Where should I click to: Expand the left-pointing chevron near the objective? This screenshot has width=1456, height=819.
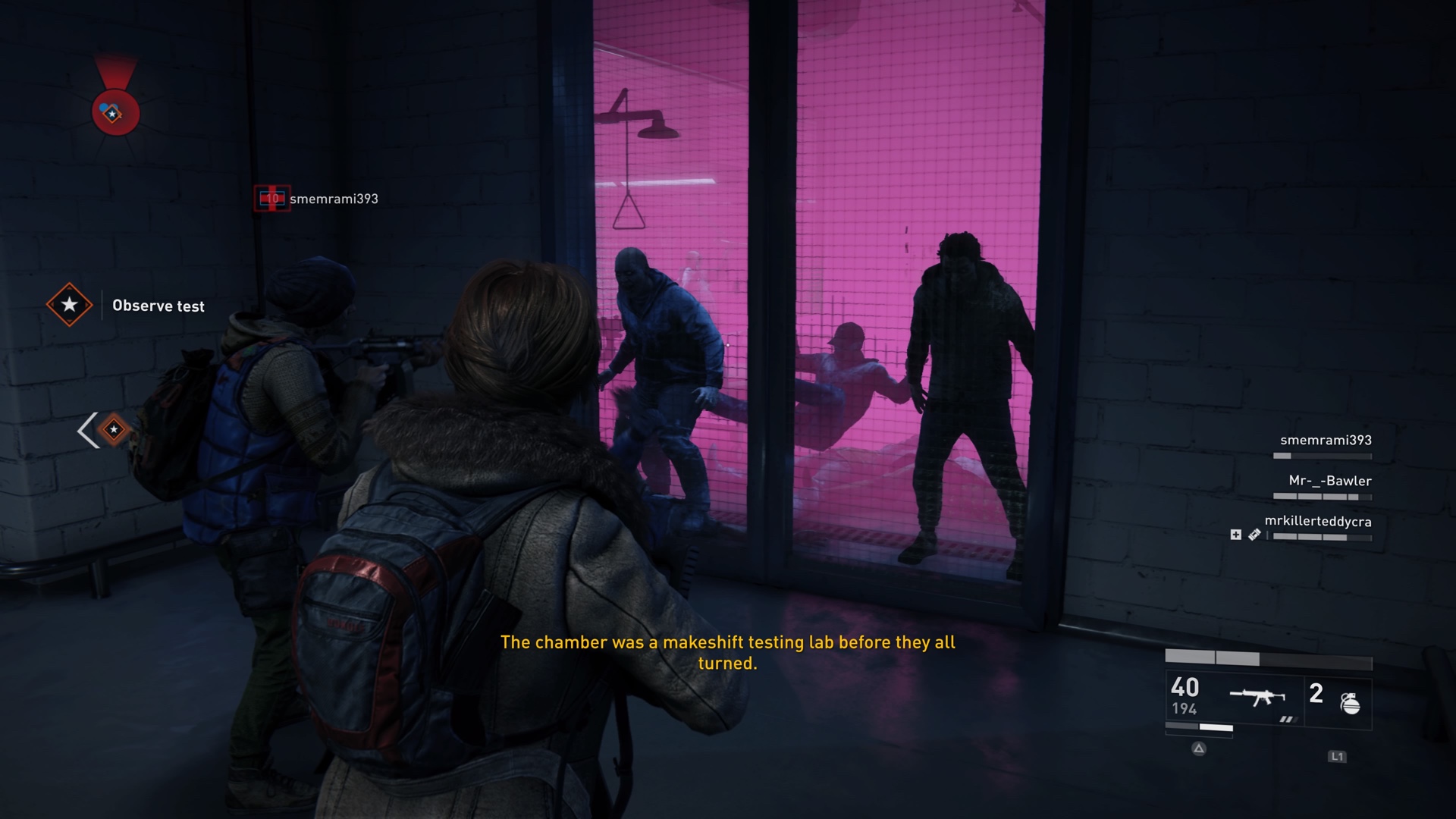click(x=86, y=429)
